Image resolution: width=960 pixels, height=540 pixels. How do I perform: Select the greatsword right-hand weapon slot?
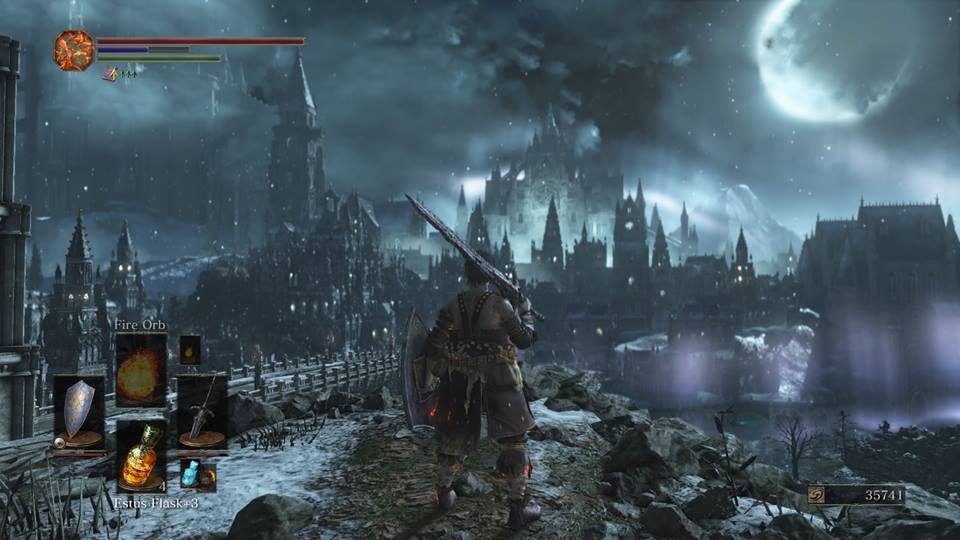pos(201,410)
